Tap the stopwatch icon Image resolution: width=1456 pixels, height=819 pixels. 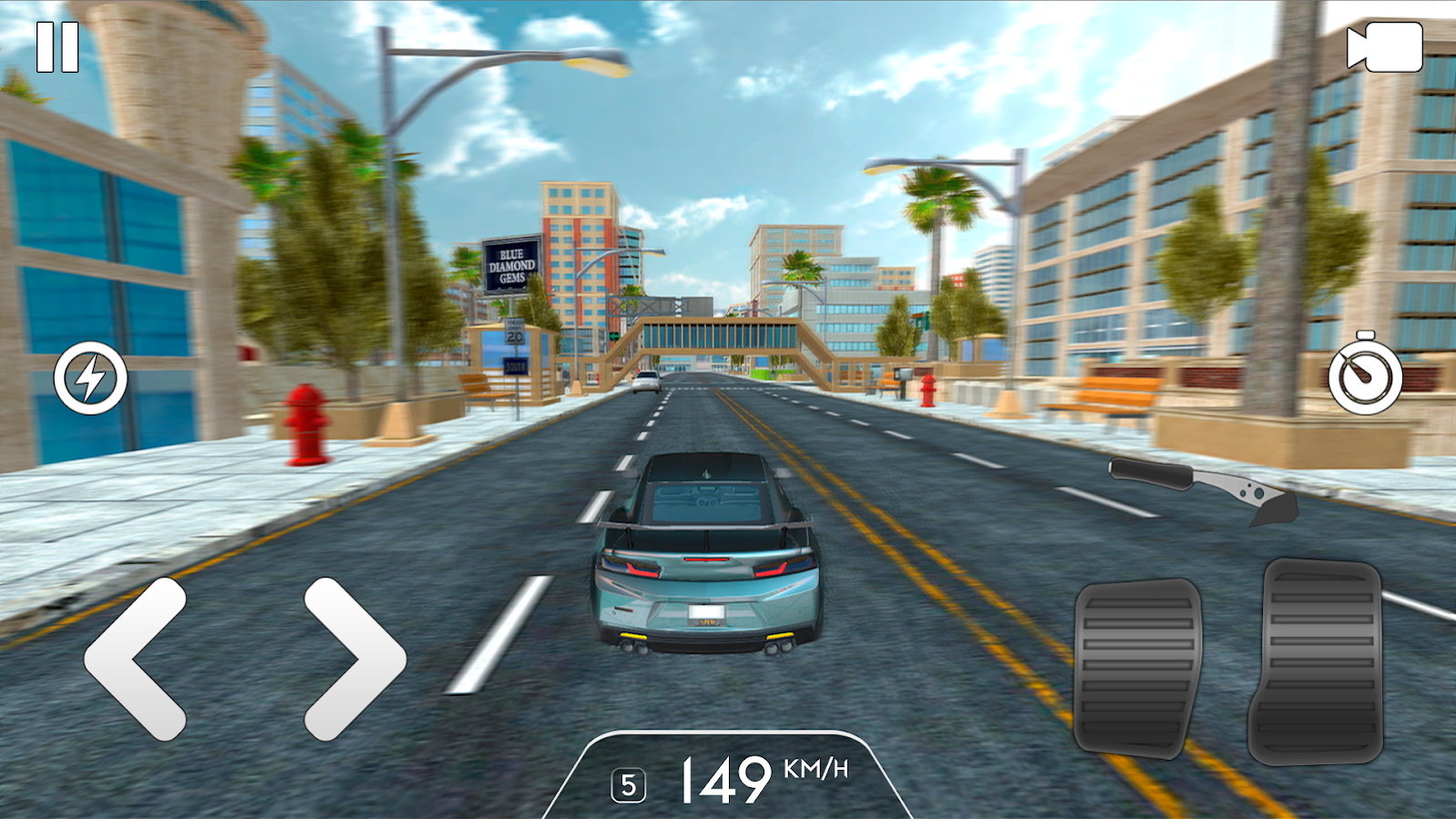tap(1364, 374)
